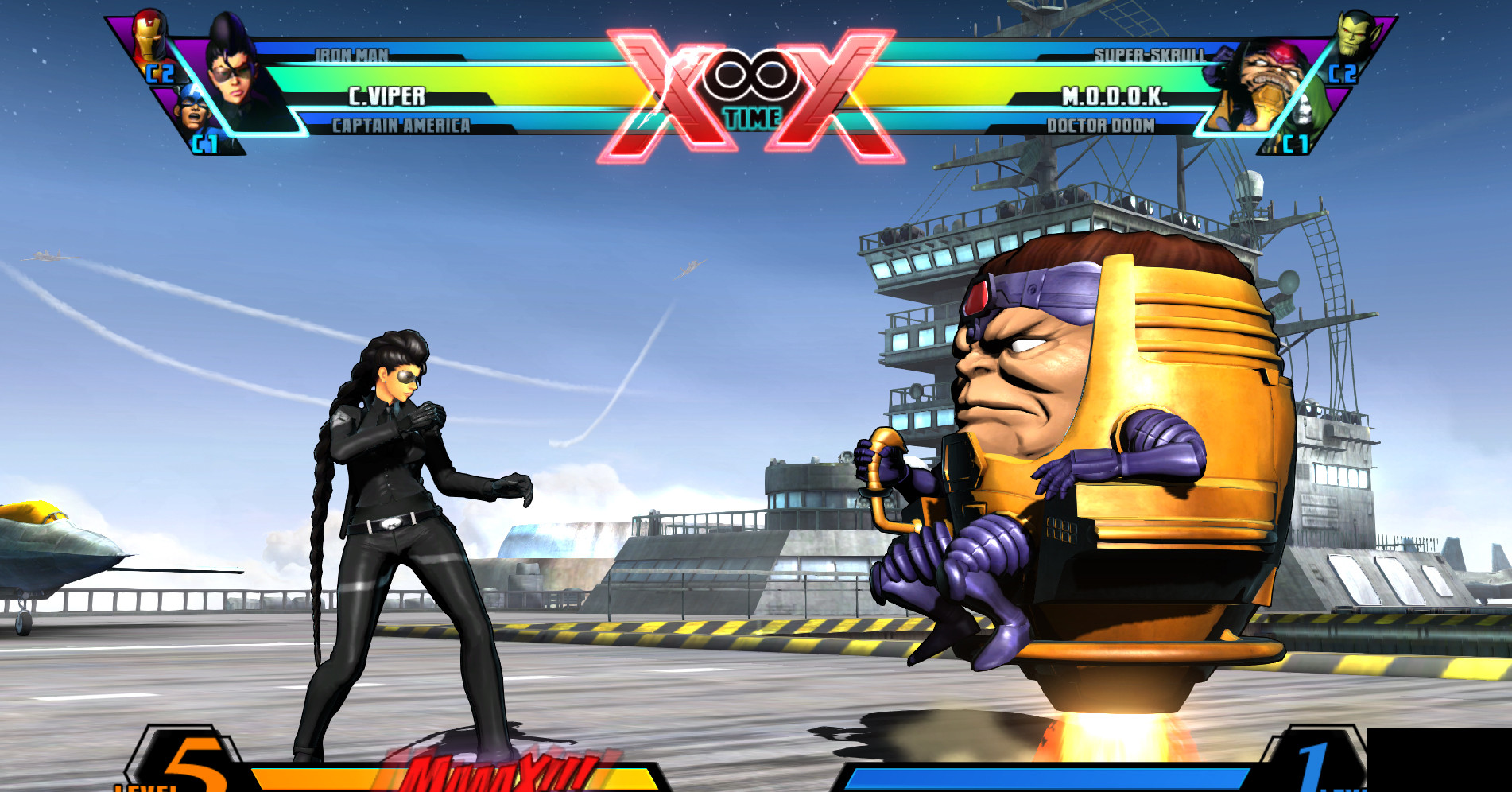The height and width of the screenshot is (792, 1512).
Task: Click the Super-Skrull portrait icon
Action: coord(1355,36)
